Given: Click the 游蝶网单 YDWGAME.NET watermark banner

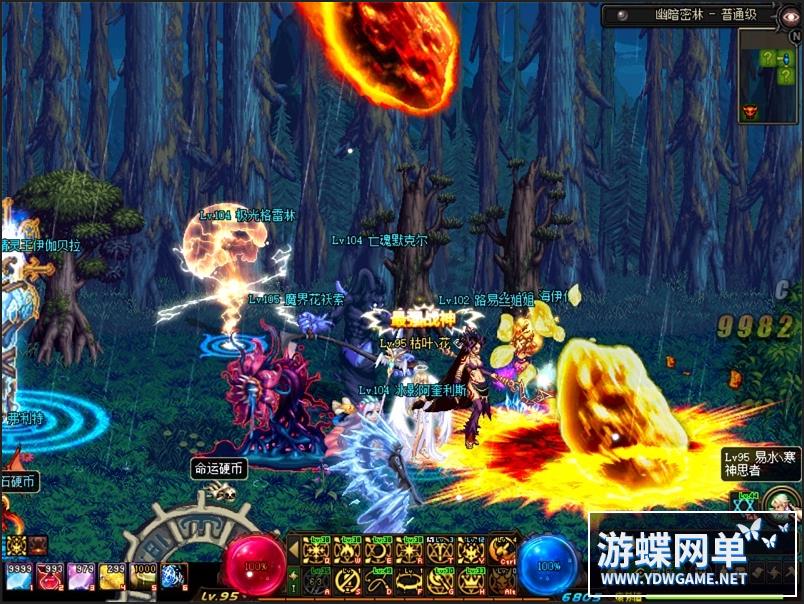Looking at the screenshot, I should 690,557.
